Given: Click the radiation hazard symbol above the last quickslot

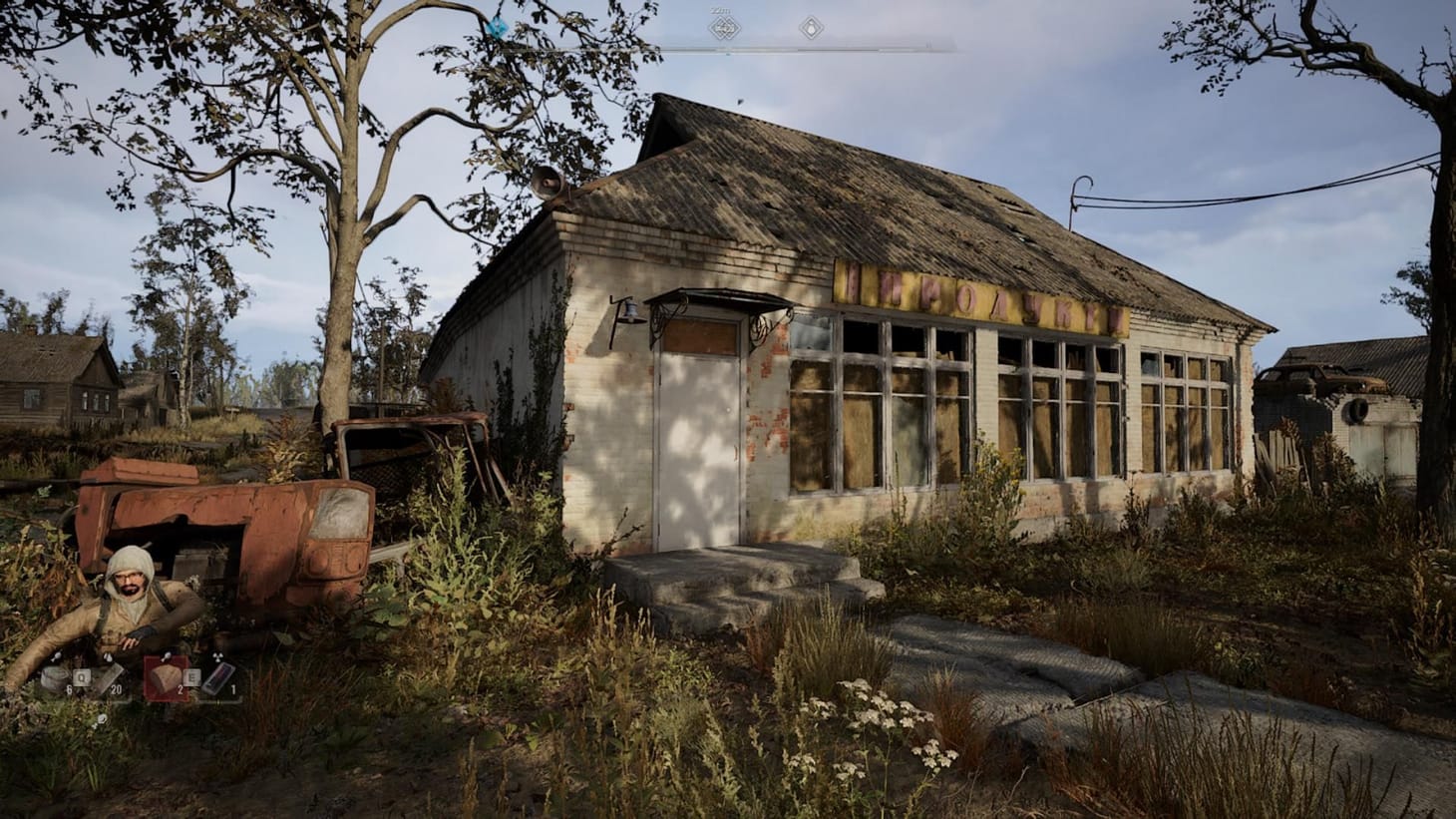Looking at the screenshot, I should coord(217,654).
